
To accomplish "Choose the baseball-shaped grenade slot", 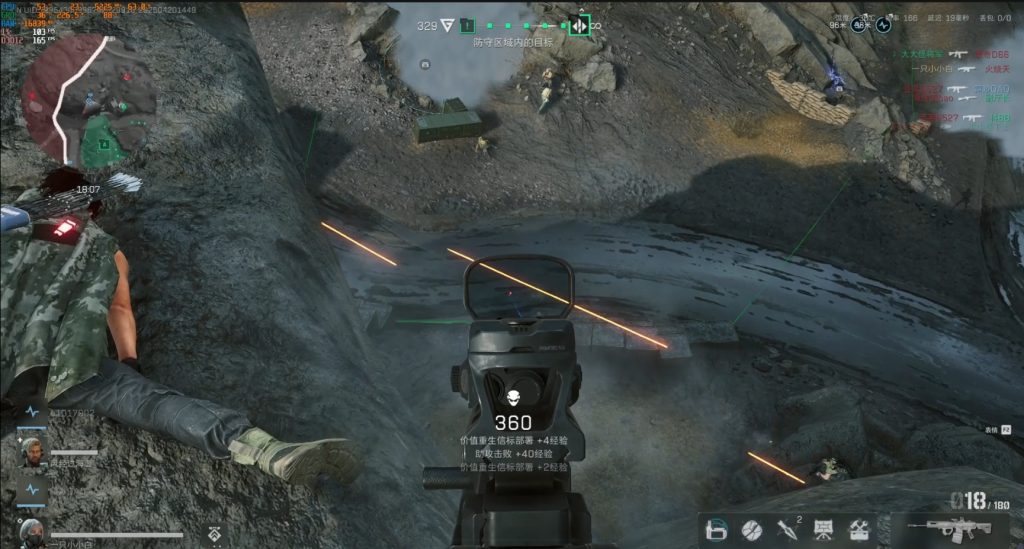I will [751, 529].
